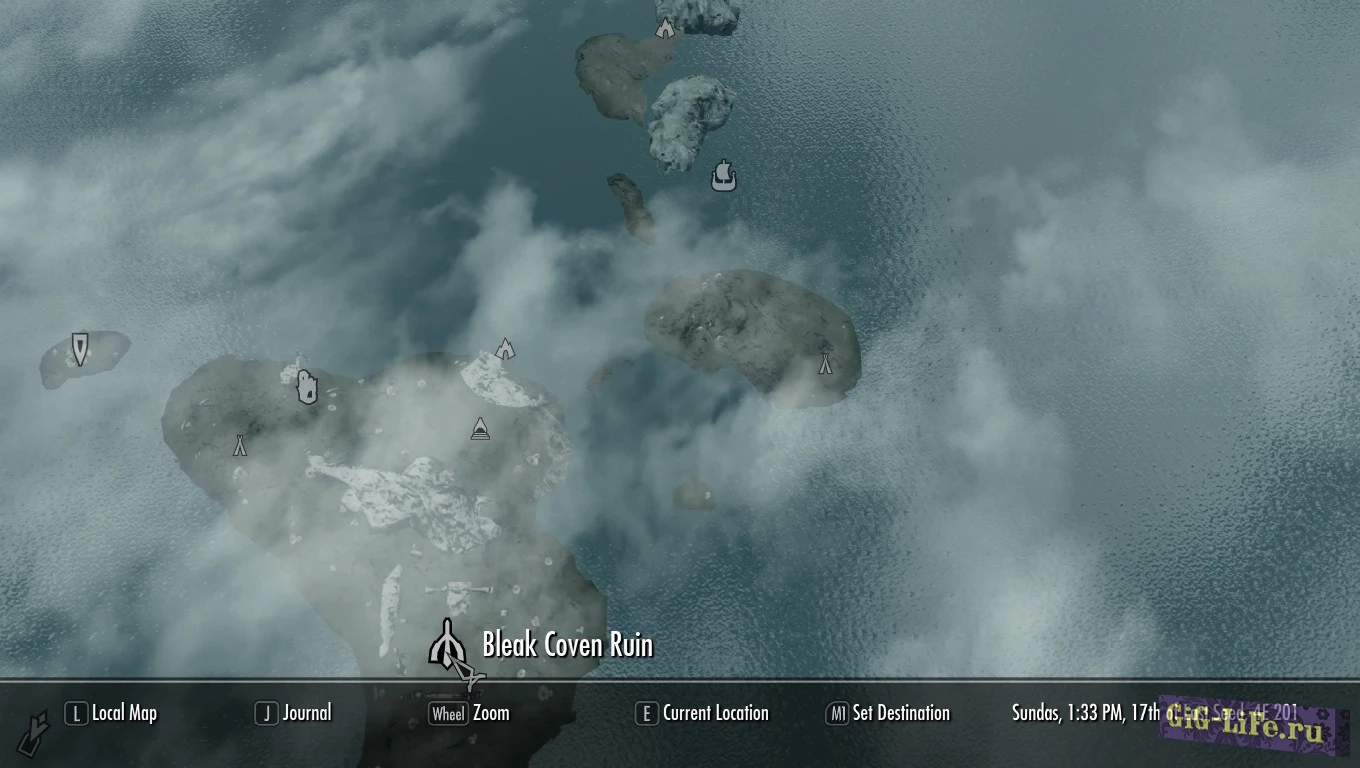Click the shield-shaped marker on the small island
Screen dimensions: 1360x768
pyautogui.click(x=80, y=348)
